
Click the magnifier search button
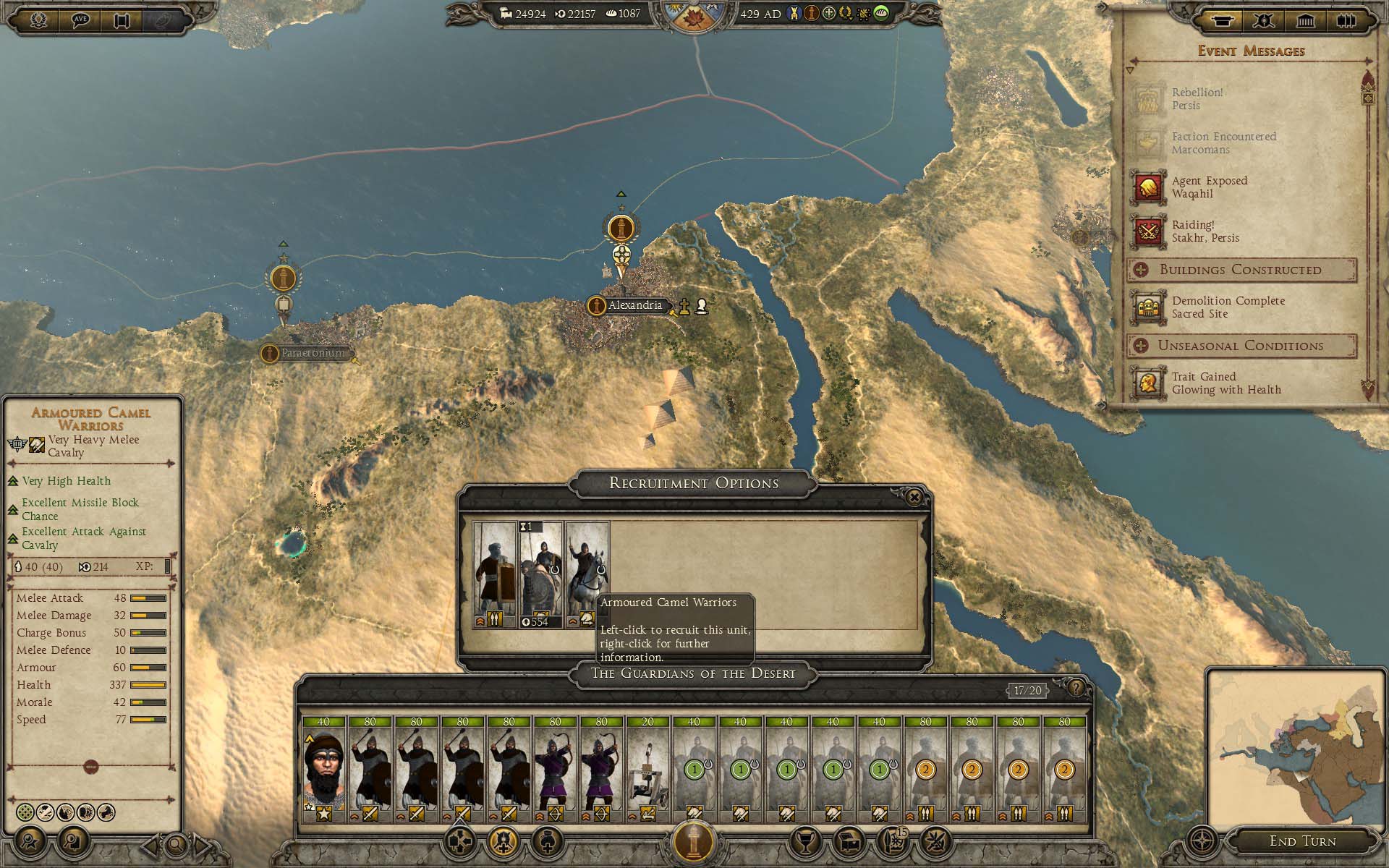tap(176, 843)
